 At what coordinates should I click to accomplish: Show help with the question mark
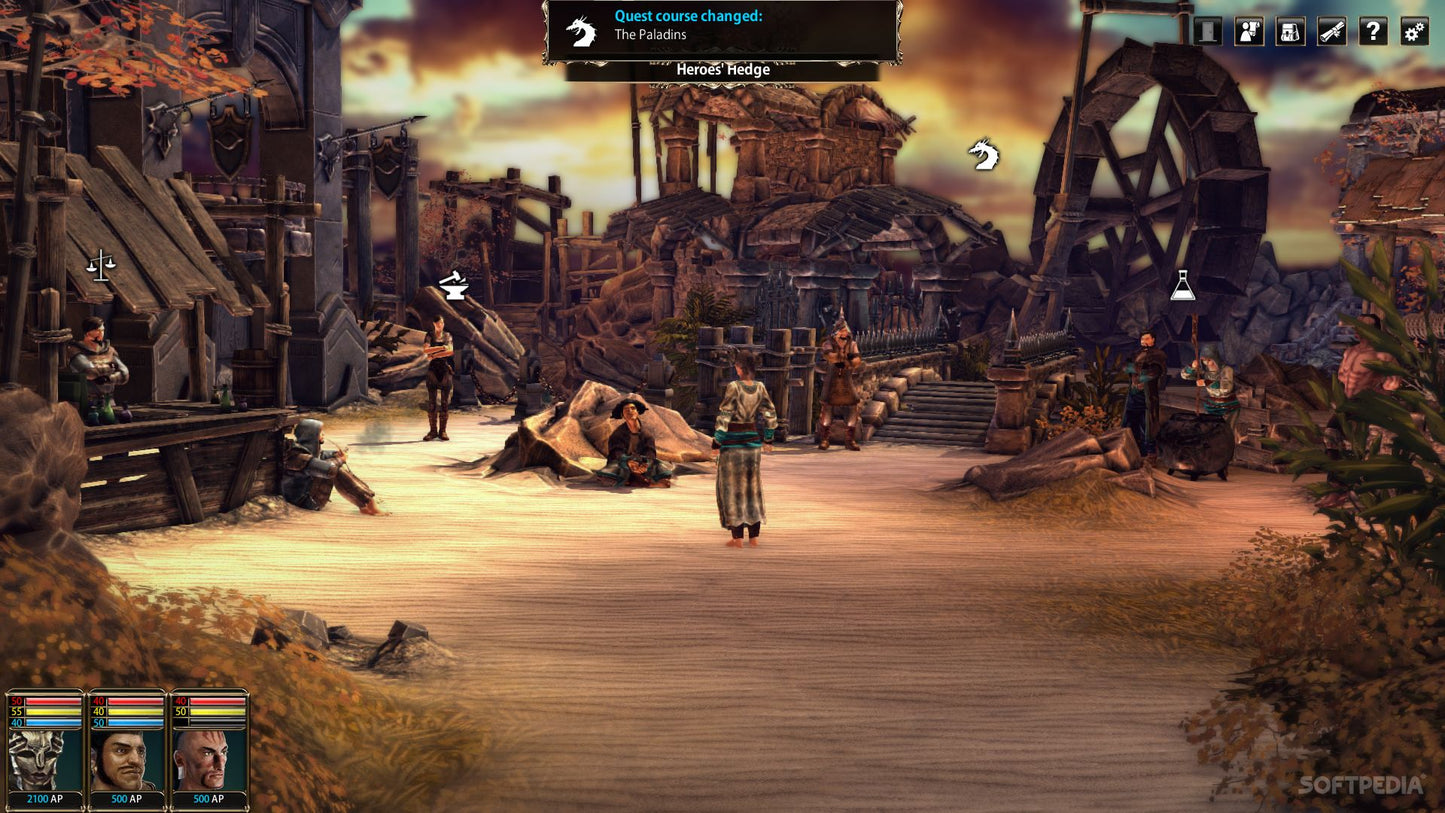[1373, 31]
